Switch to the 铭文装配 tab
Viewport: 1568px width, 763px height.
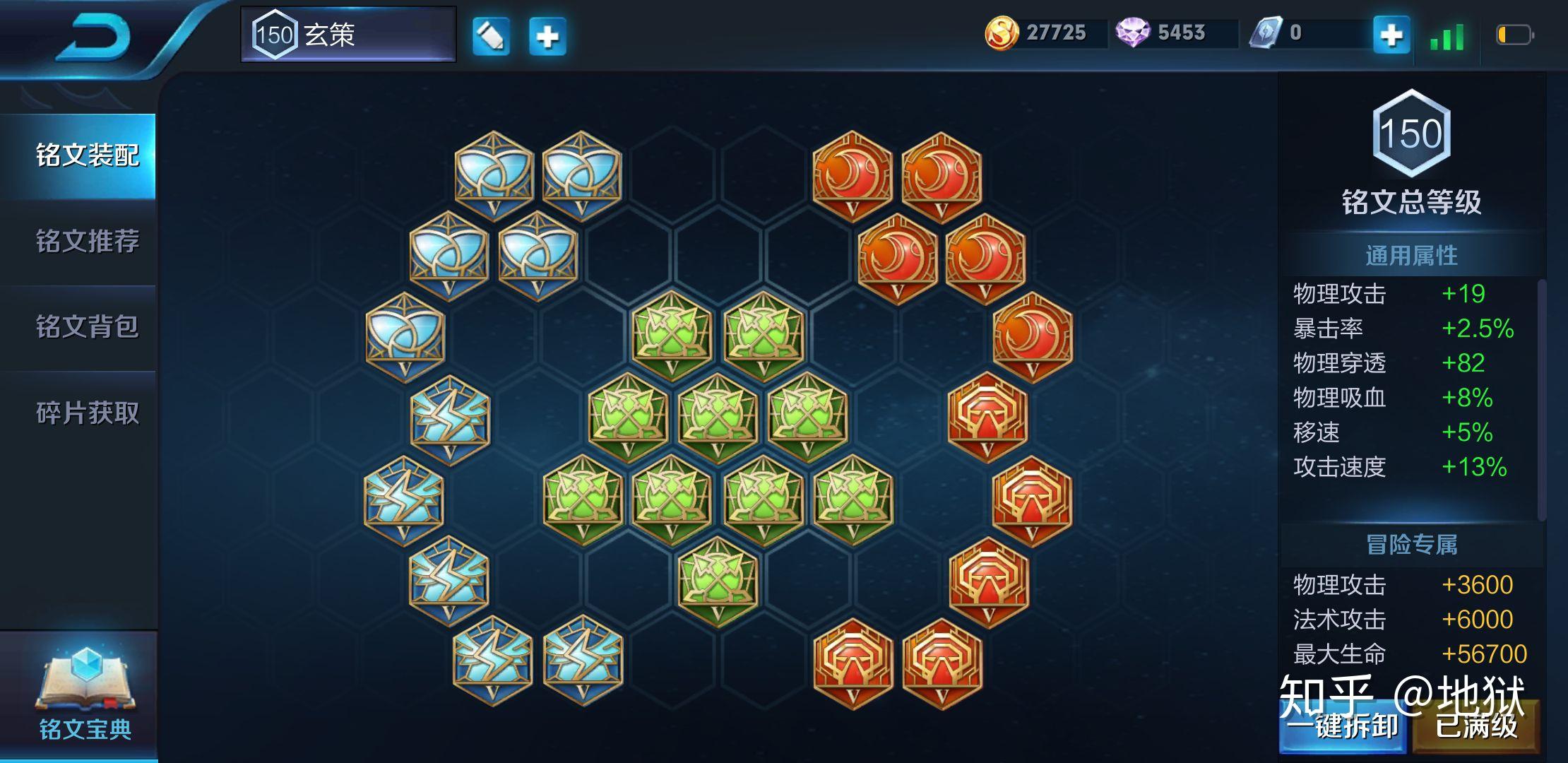click(x=86, y=155)
